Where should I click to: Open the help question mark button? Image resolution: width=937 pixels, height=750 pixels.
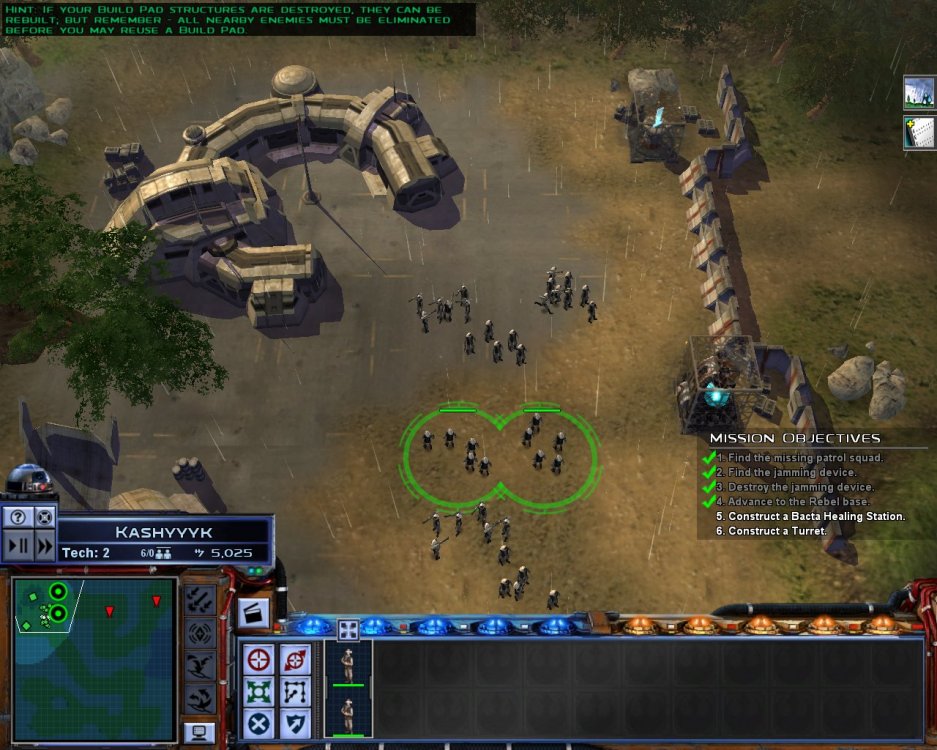[18, 517]
